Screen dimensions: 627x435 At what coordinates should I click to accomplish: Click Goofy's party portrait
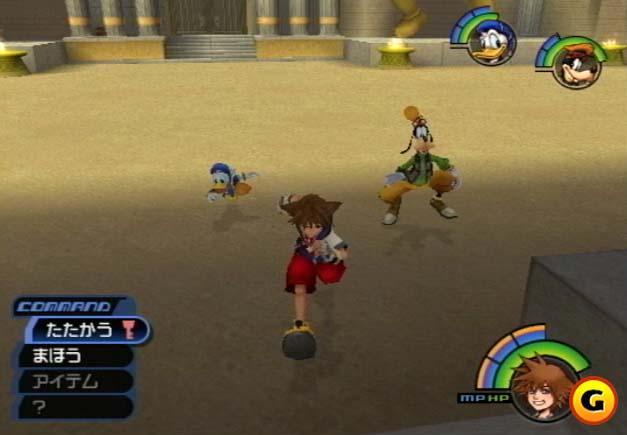(576, 65)
